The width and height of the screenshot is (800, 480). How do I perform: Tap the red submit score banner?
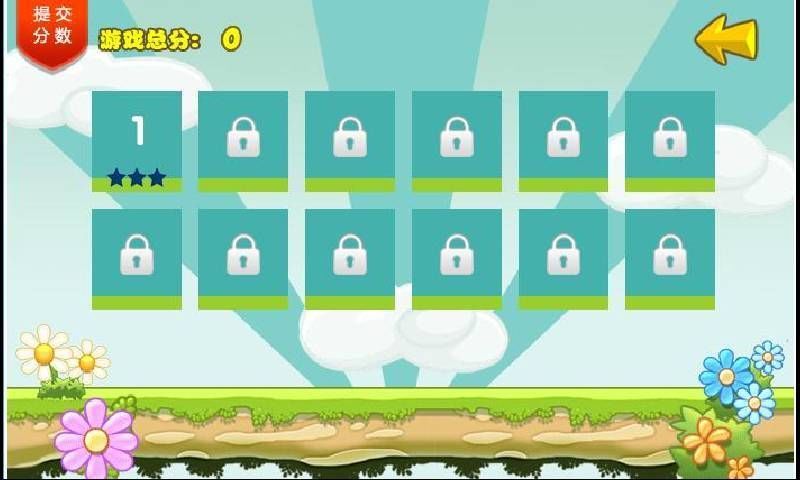point(51,28)
